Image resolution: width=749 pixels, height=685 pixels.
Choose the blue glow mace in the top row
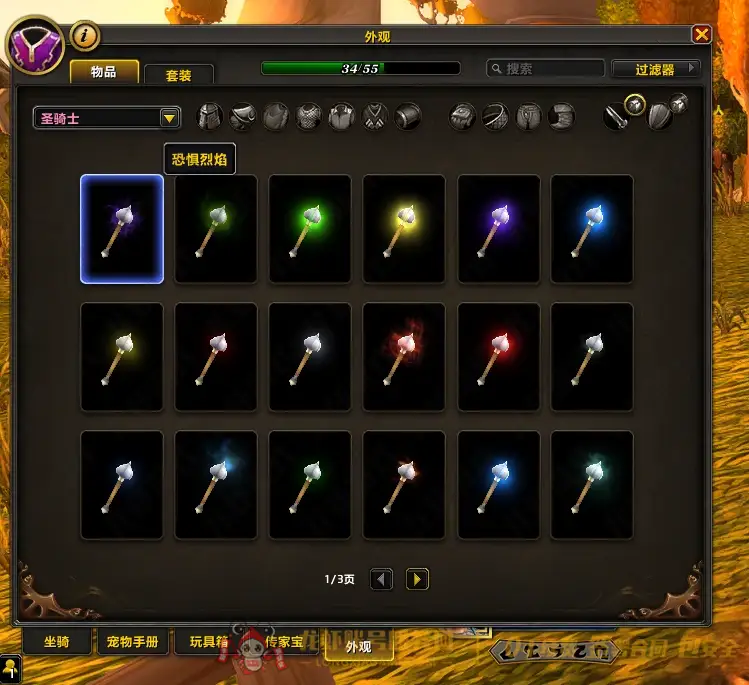pyautogui.click(x=592, y=229)
